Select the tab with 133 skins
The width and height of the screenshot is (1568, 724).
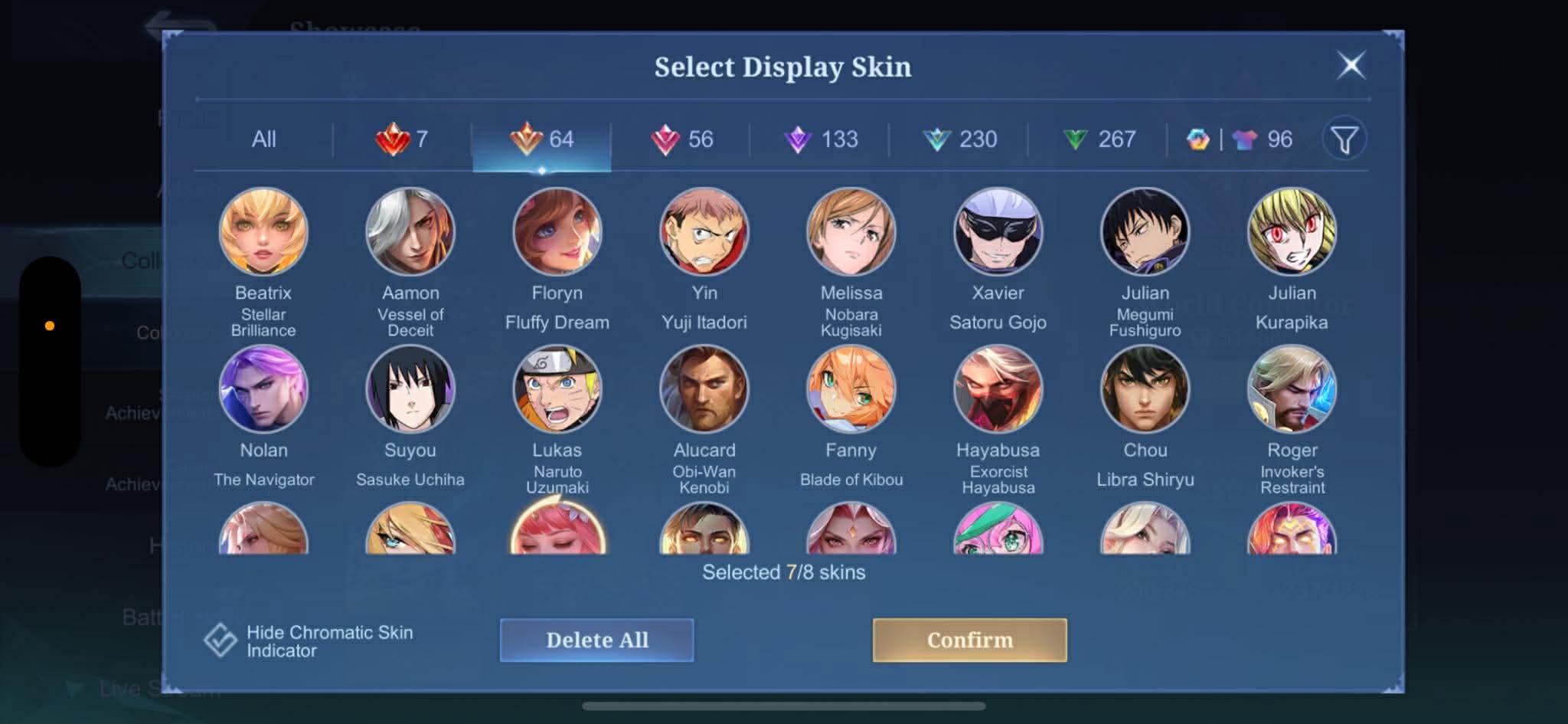click(821, 139)
